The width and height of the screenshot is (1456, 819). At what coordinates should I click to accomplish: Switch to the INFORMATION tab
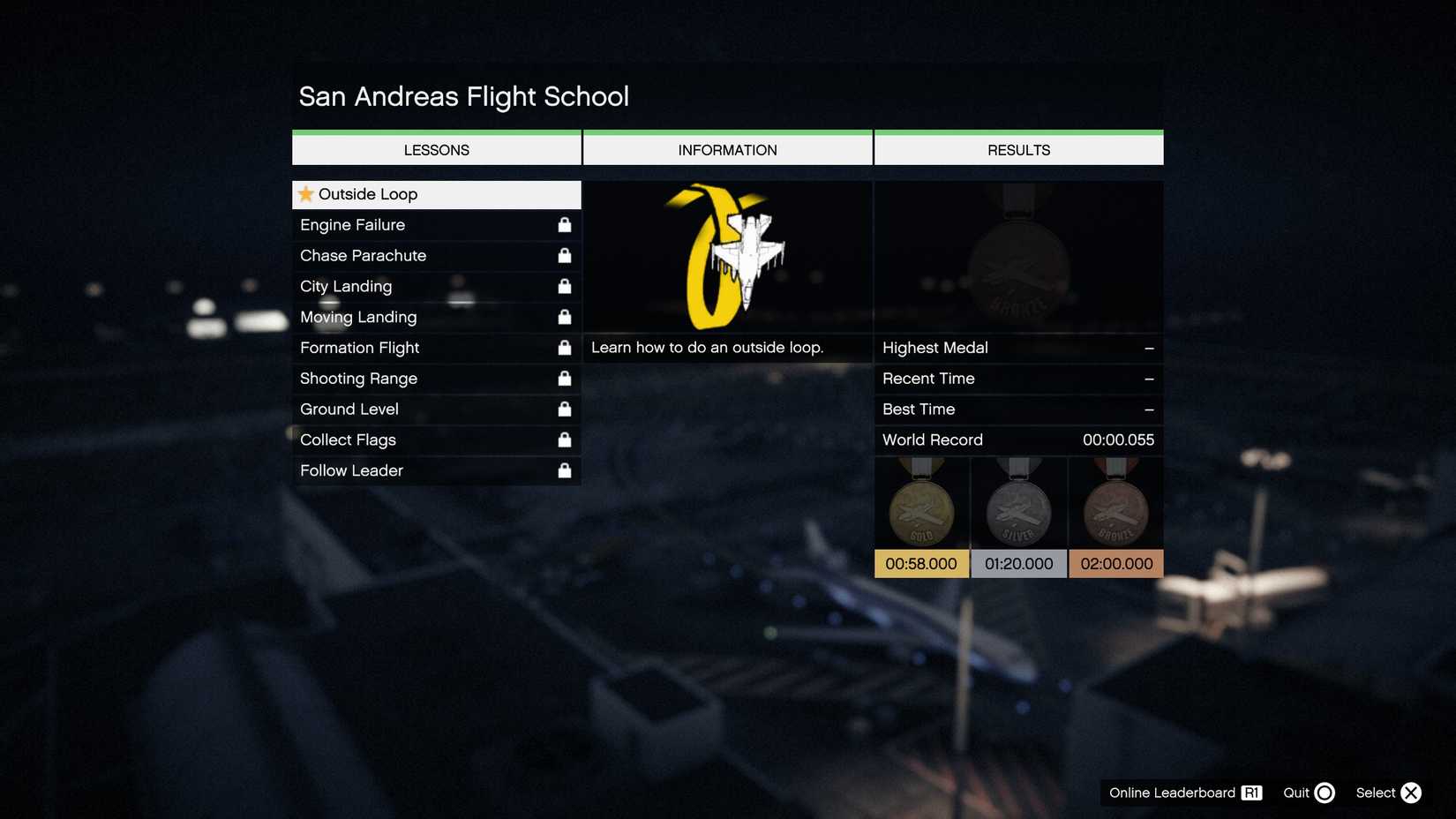click(727, 149)
